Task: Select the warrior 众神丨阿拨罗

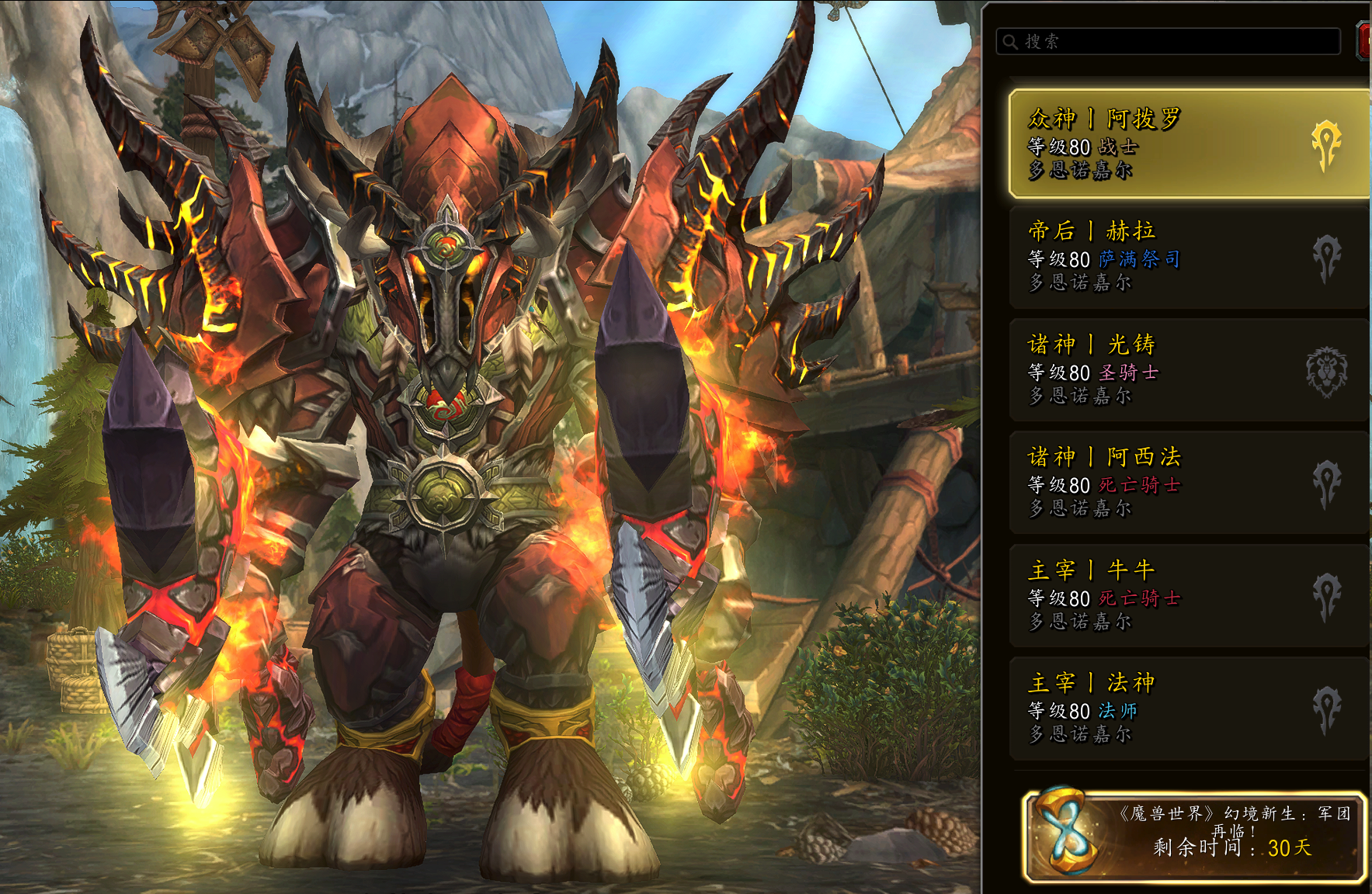Action: tap(1186, 144)
